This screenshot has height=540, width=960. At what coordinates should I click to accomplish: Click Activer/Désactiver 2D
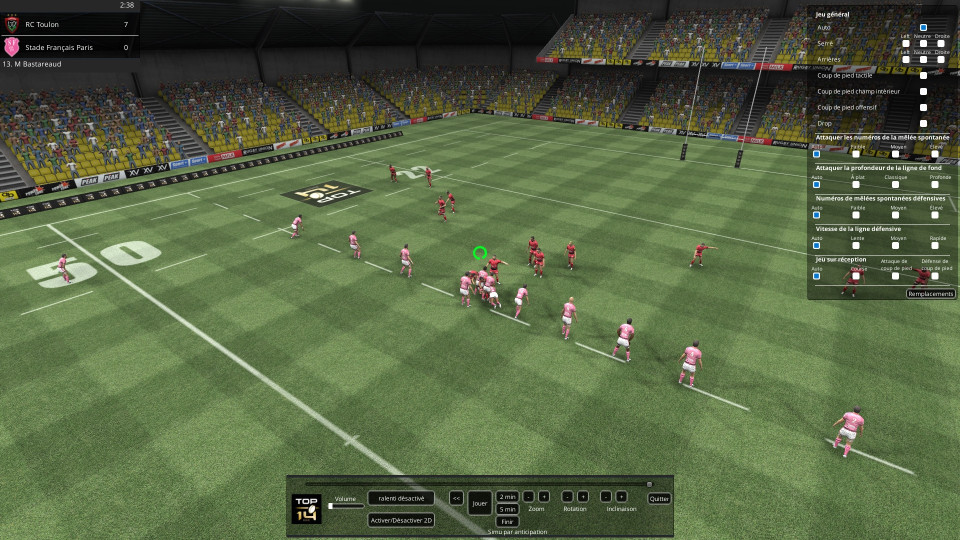pos(401,519)
